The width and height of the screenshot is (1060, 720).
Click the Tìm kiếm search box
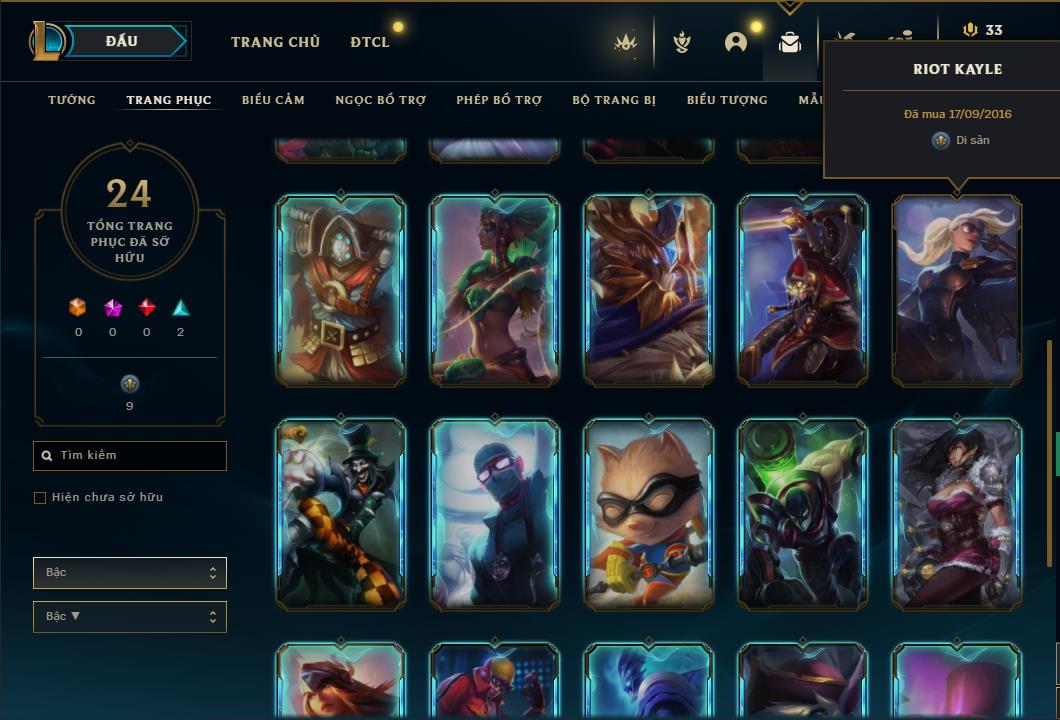[130, 456]
